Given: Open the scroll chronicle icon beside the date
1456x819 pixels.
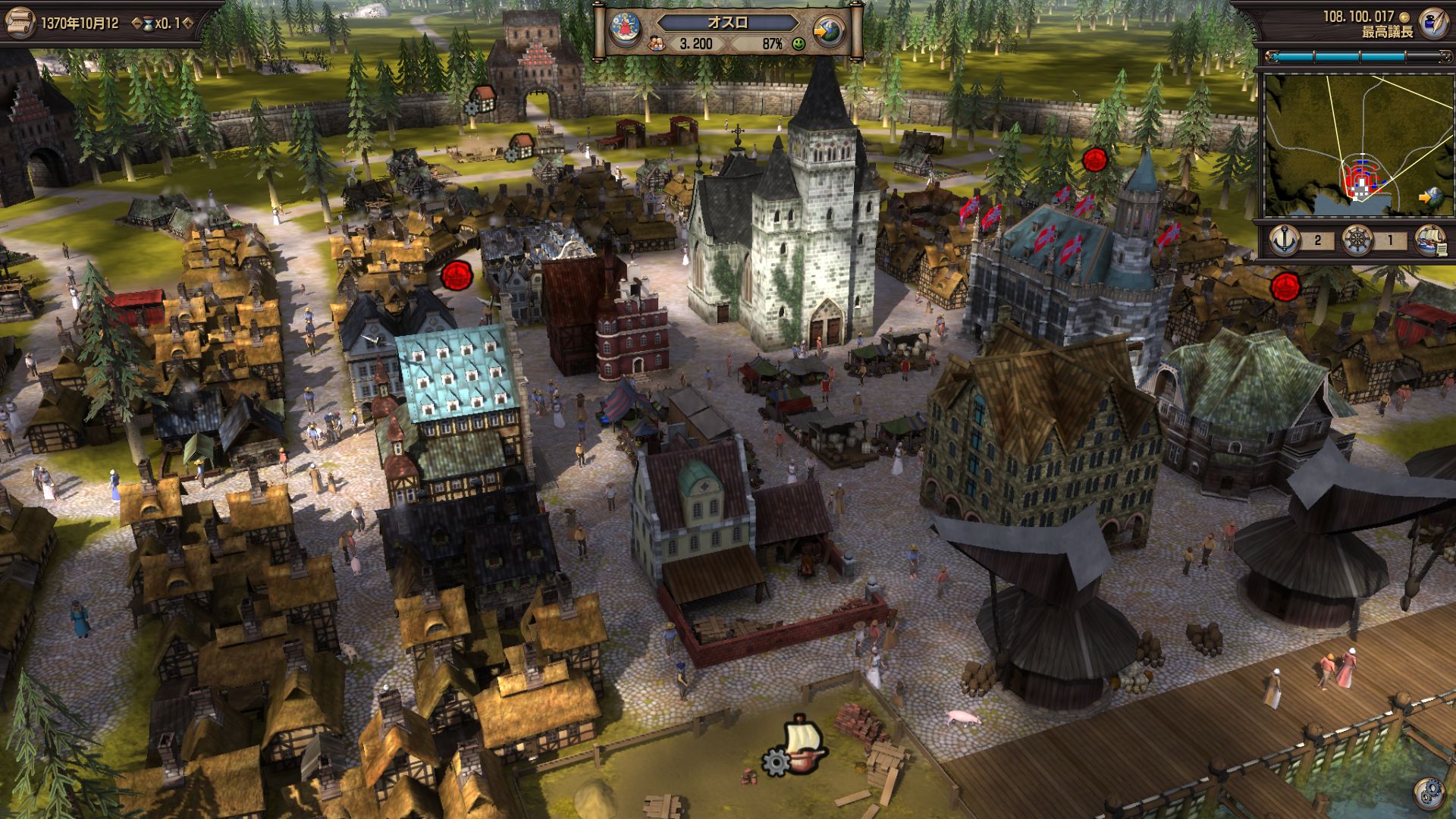Looking at the screenshot, I should click(19, 21).
